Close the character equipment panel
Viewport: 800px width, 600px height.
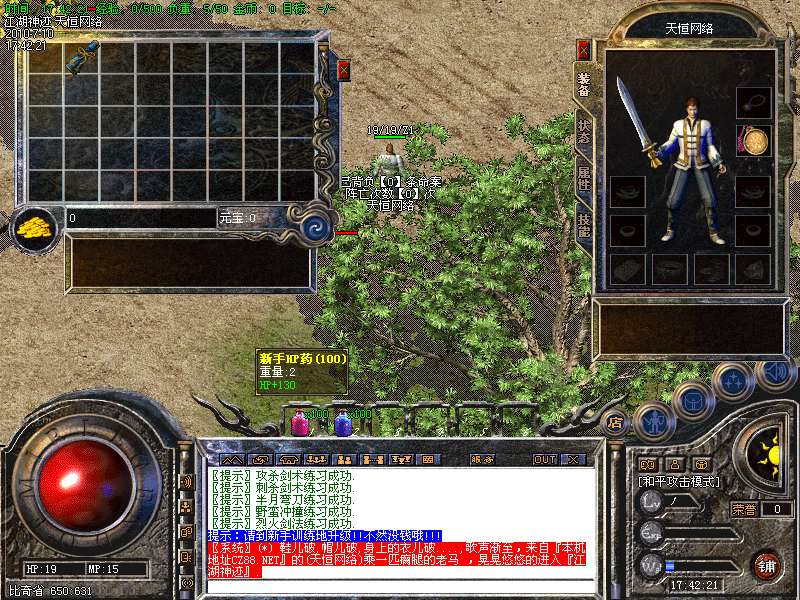(x=584, y=50)
